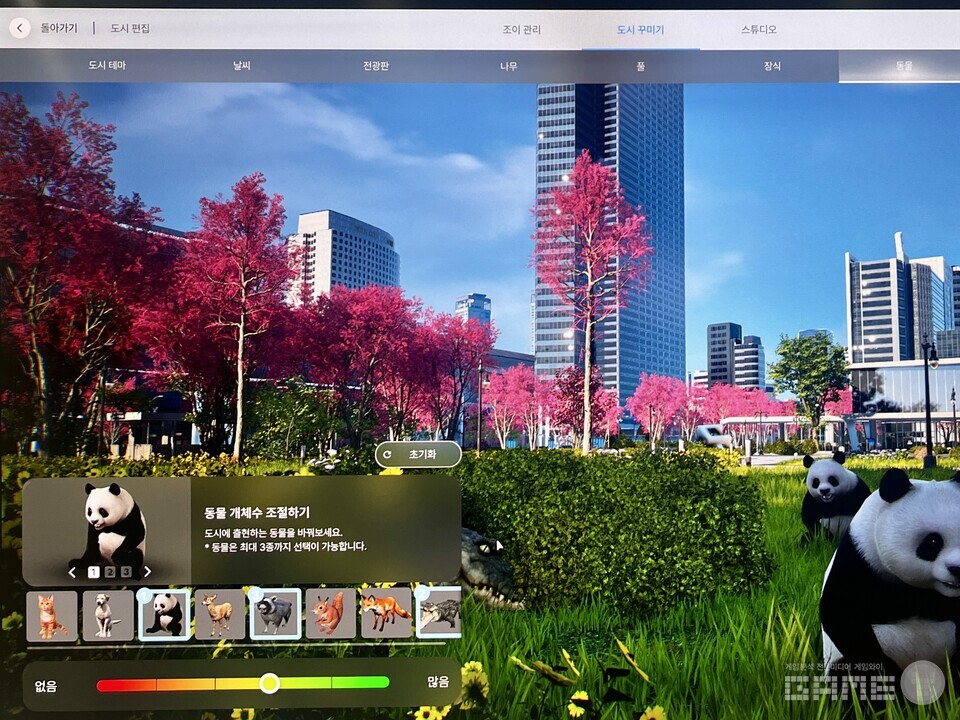Open the 풀 category

pos(640,66)
